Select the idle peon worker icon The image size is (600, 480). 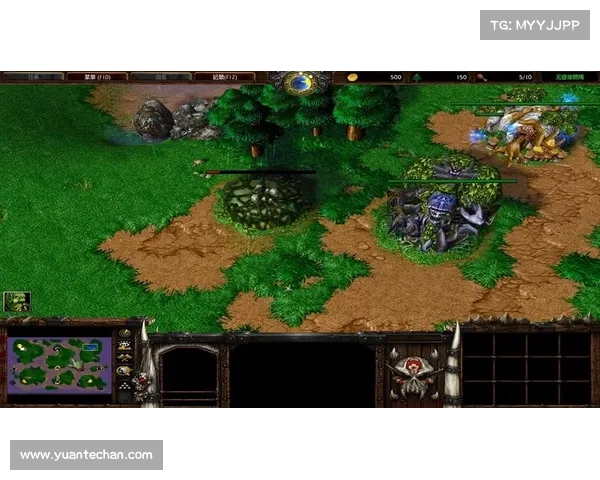tap(17, 301)
